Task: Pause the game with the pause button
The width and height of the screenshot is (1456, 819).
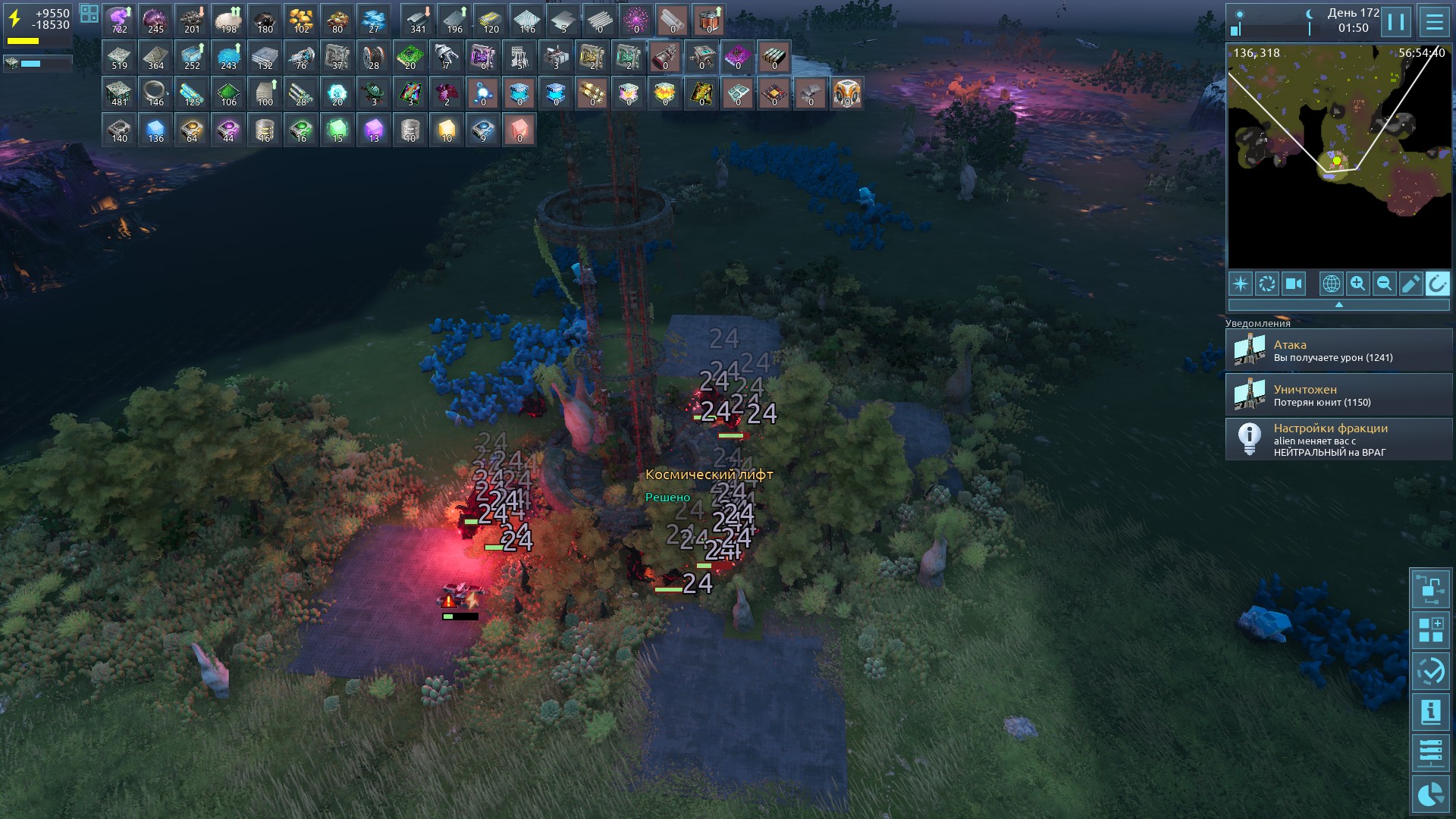Action: tap(1396, 21)
